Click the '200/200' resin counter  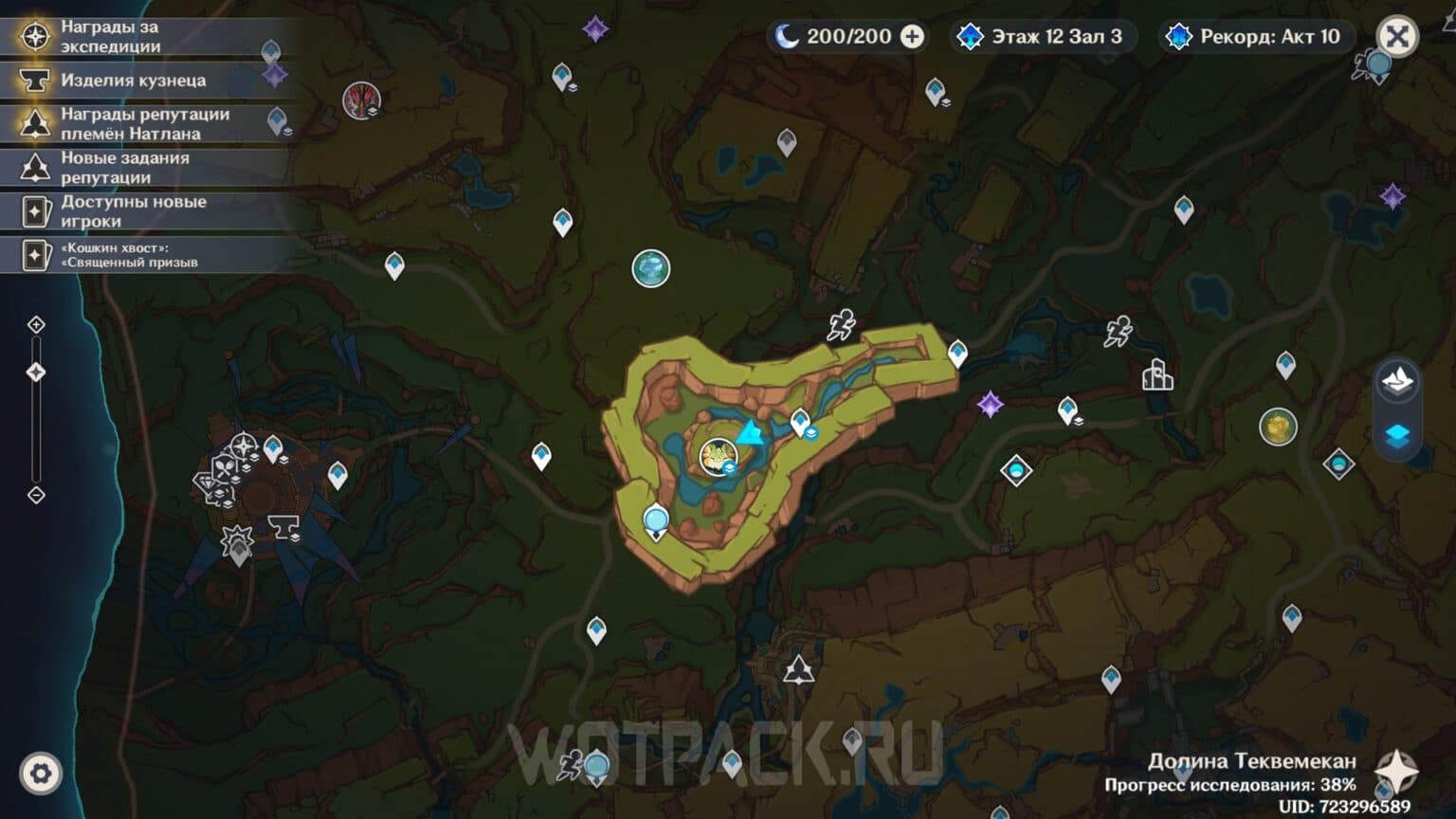(850, 37)
